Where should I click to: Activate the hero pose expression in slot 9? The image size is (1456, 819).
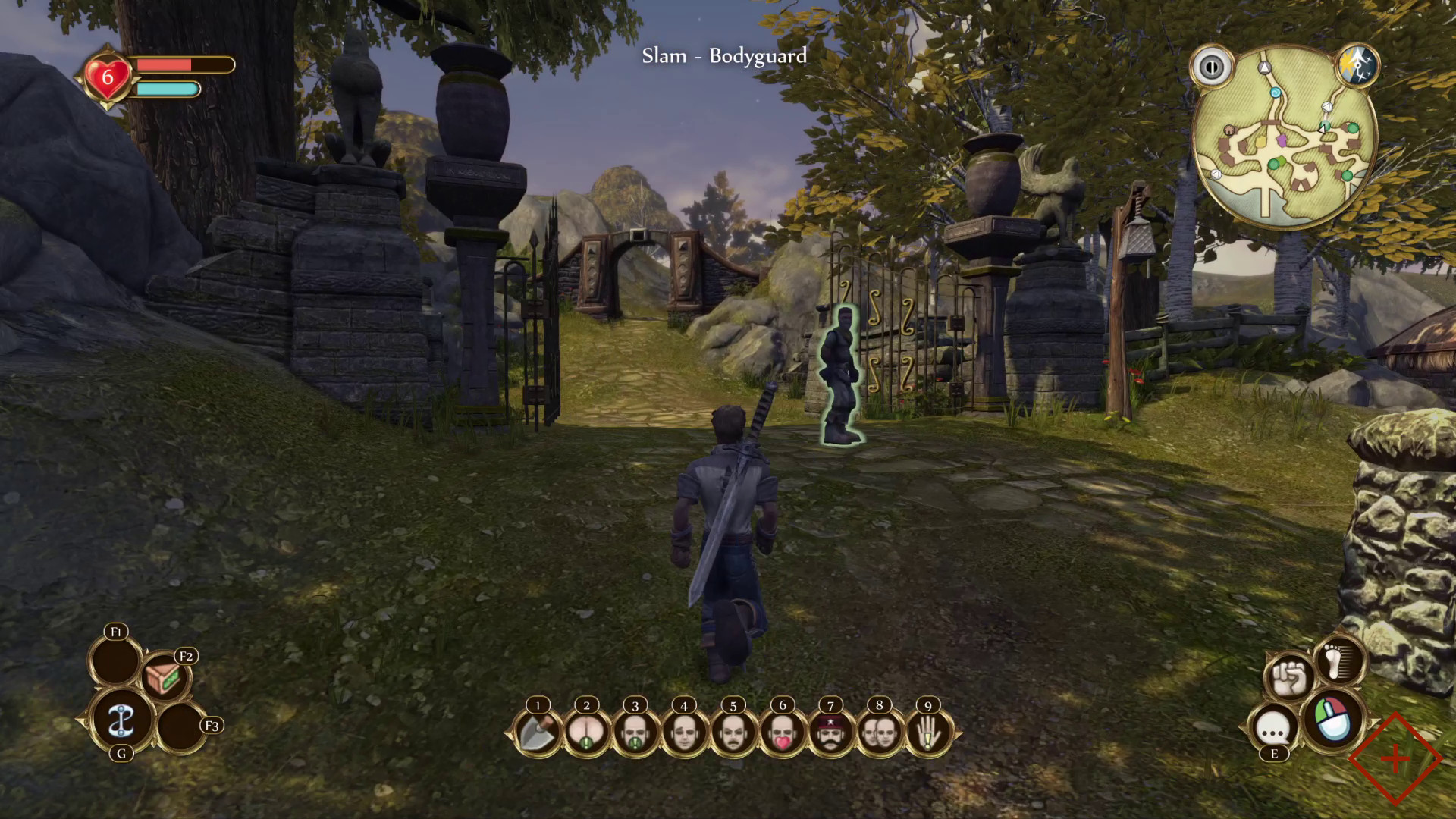coord(927,734)
